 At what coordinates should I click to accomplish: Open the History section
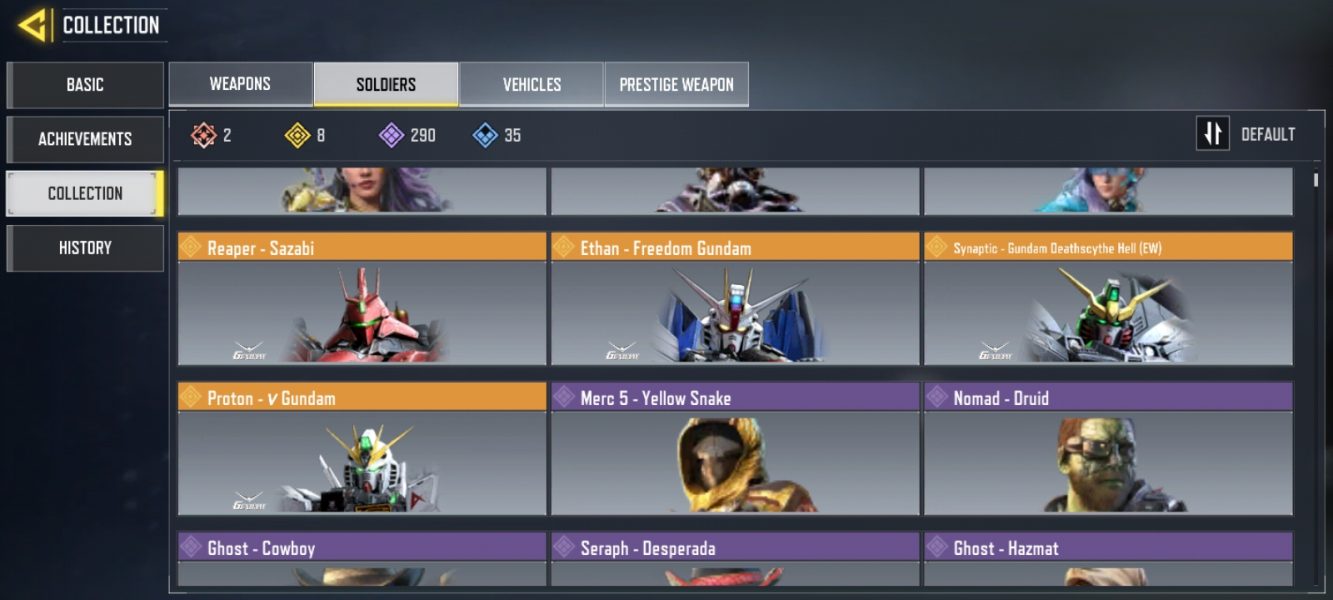click(x=85, y=248)
